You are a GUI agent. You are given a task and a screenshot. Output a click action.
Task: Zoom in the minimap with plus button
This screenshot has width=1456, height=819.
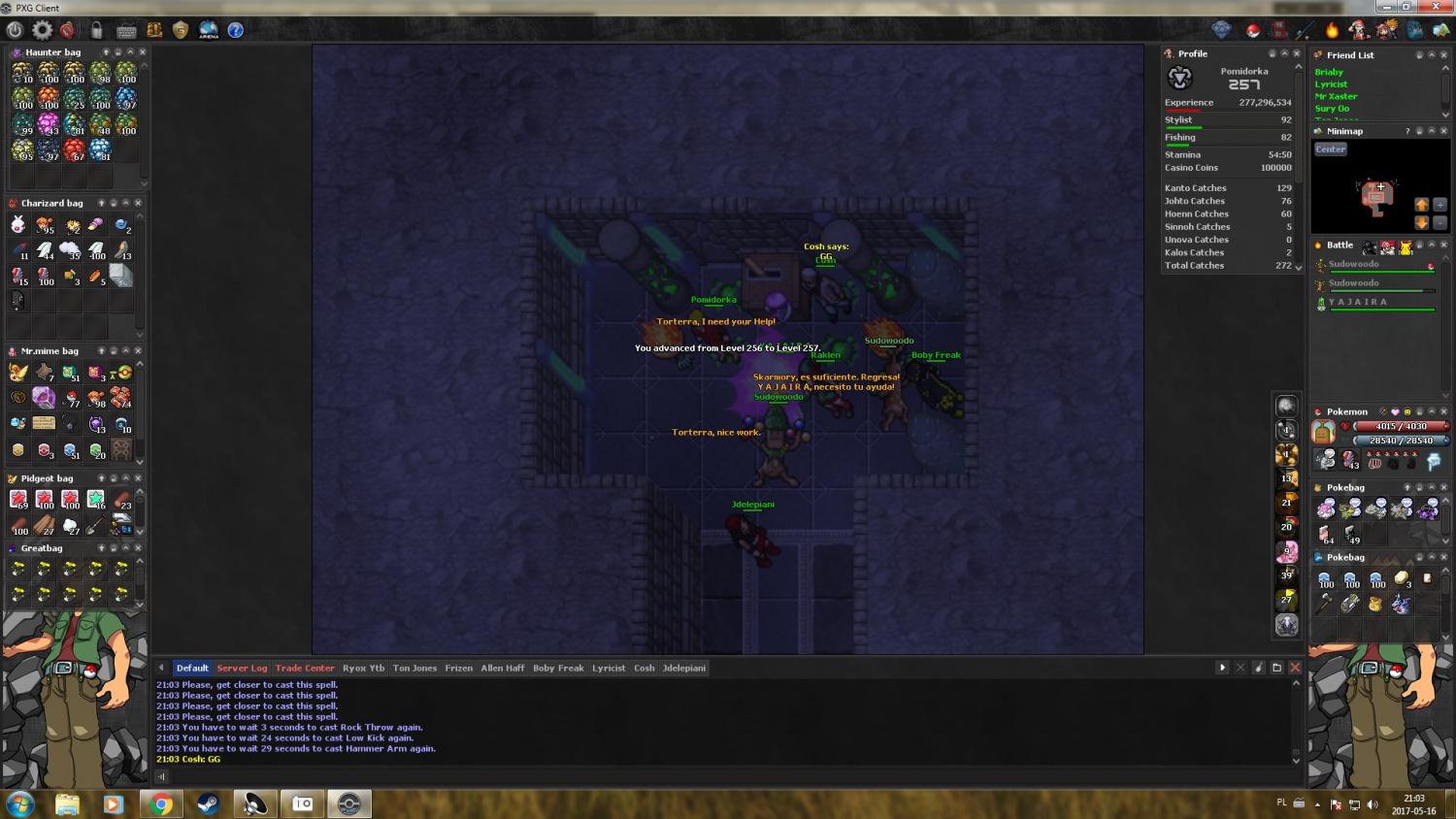tap(1439, 205)
